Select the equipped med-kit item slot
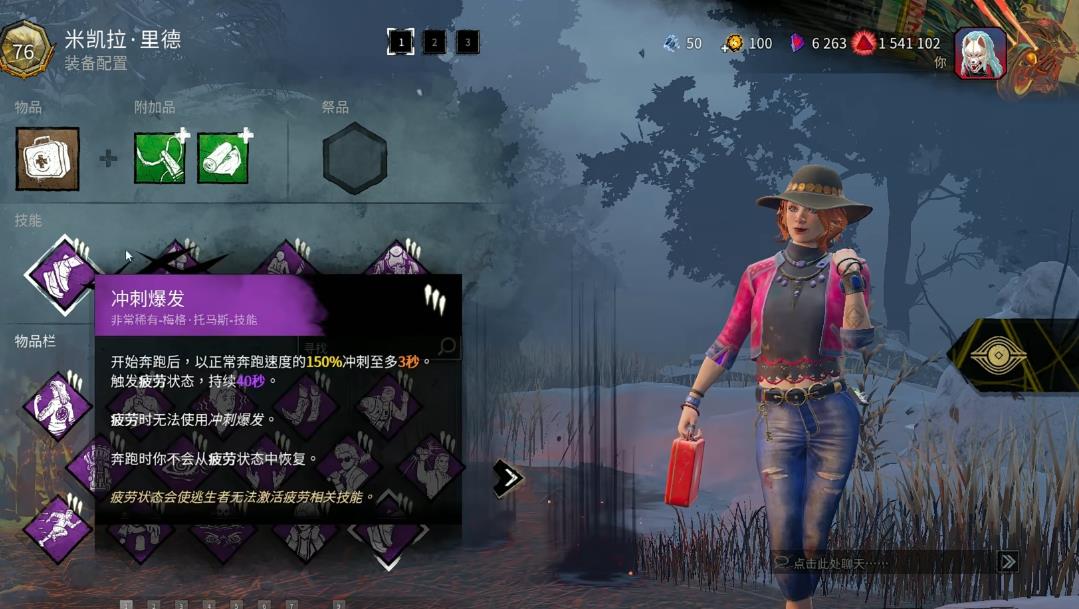The height and width of the screenshot is (609, 1079). (47, 159)
